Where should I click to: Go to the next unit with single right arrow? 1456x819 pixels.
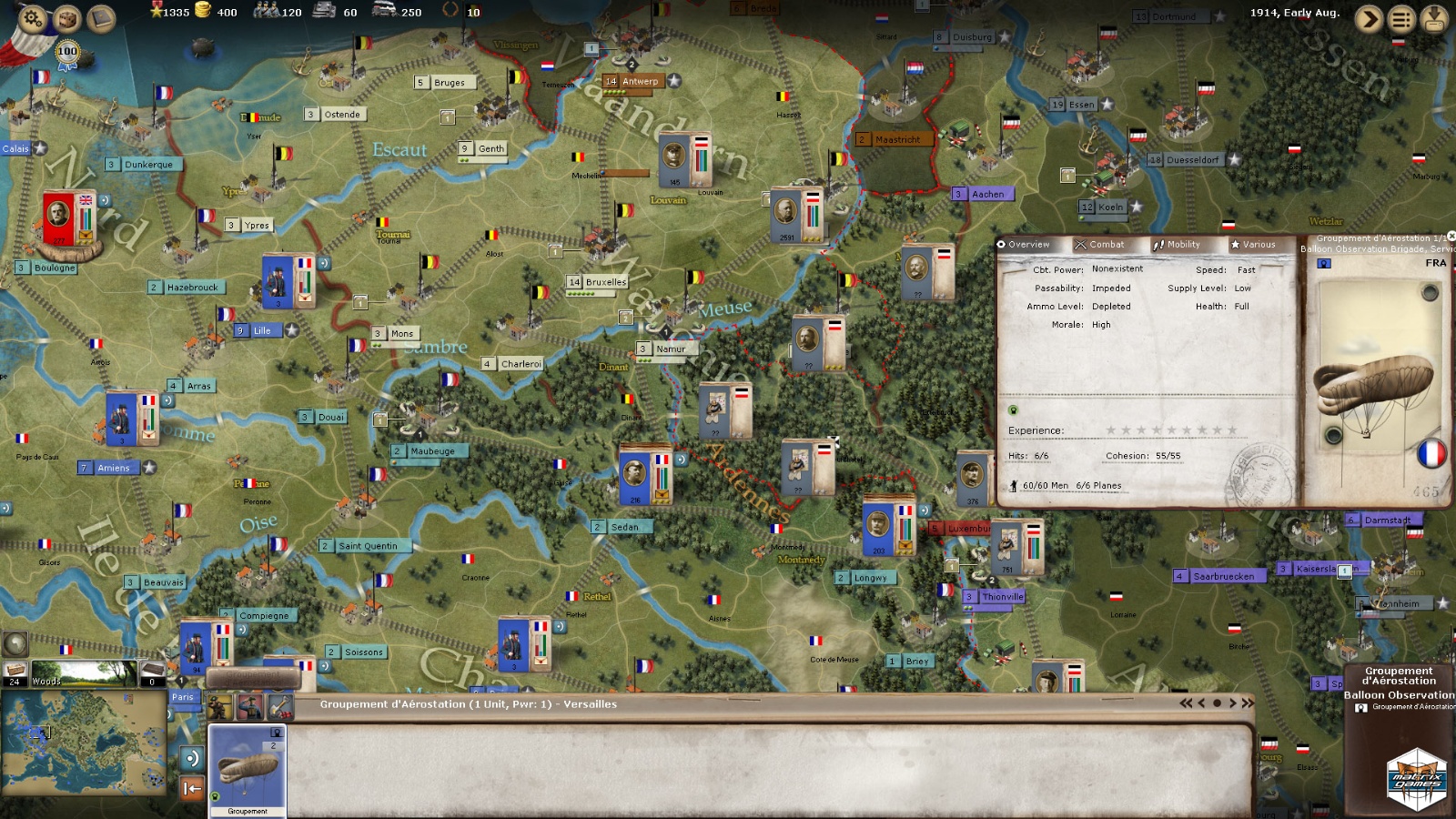1233,703
